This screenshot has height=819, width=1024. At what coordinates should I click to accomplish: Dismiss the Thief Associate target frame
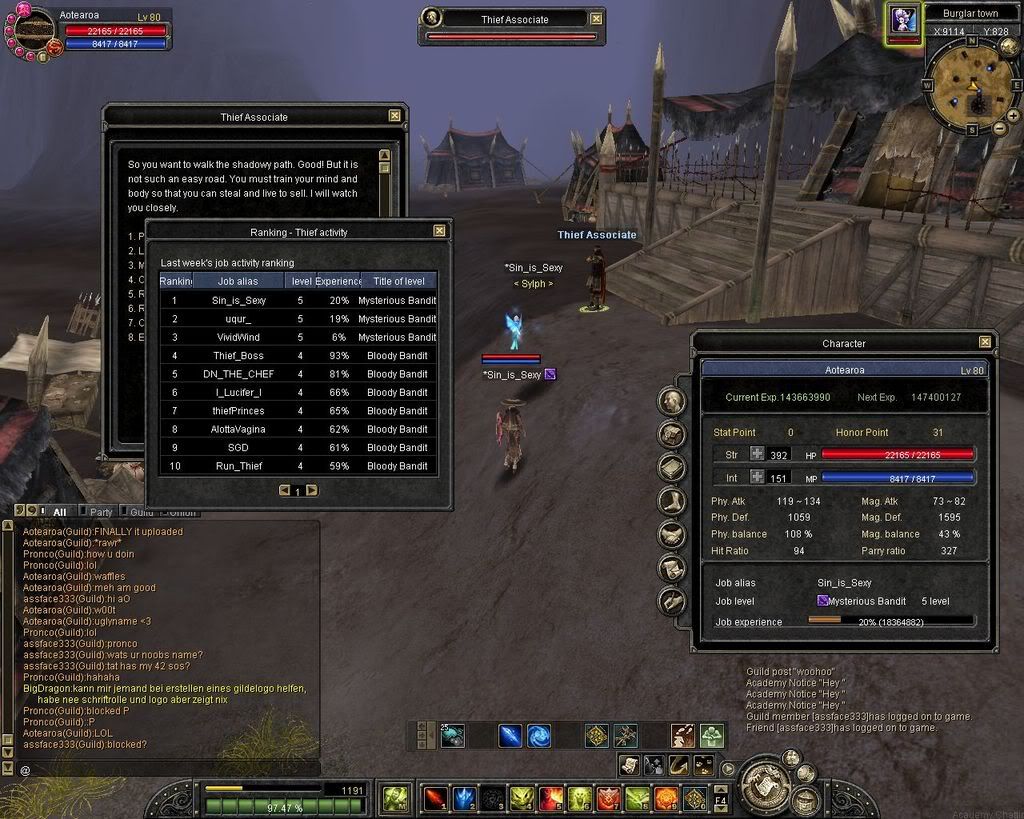click(596, 18)
